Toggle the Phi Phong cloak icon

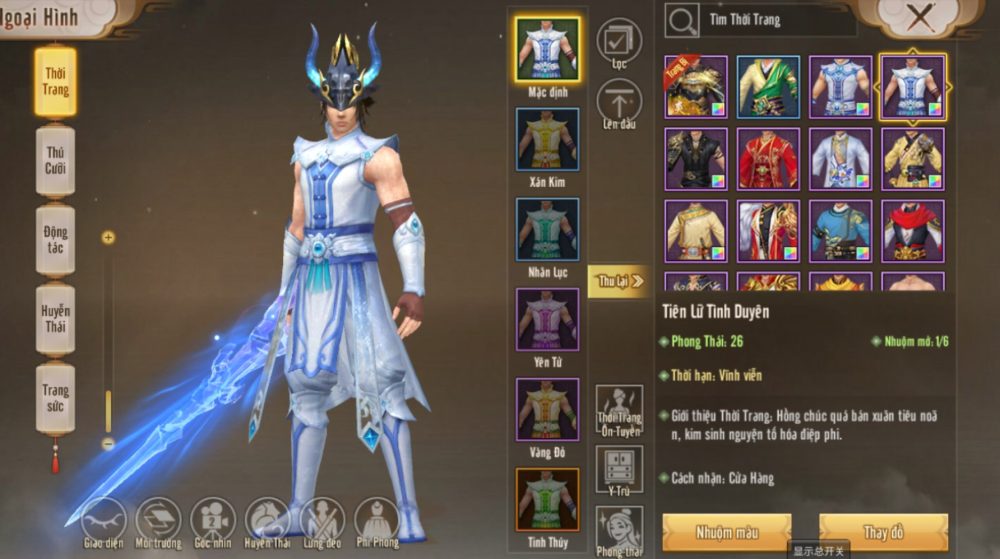point(377,520)
